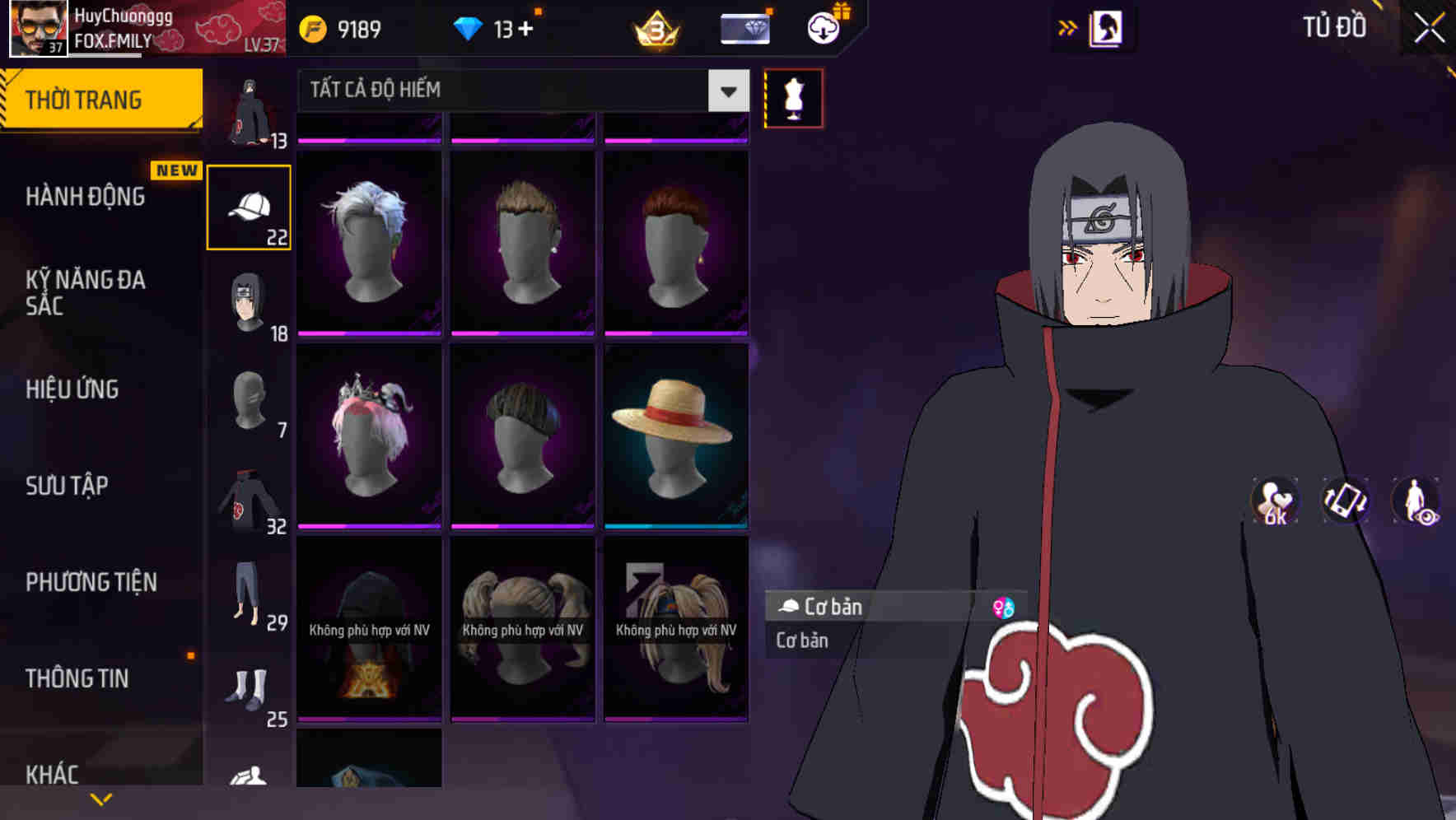Open the card album icon near Tủ Đồ

tap(1107, 27)
